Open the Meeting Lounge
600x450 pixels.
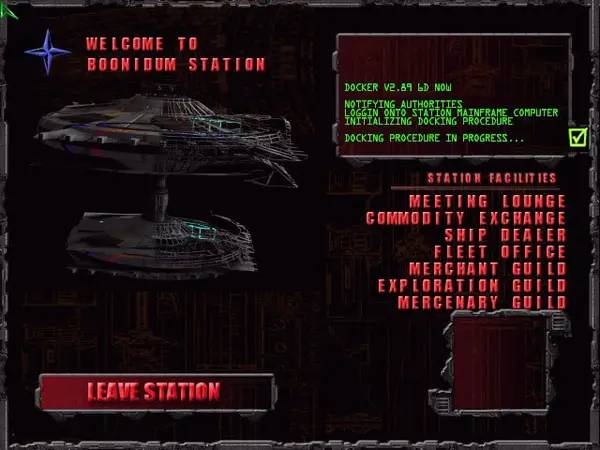pos(487,201)
